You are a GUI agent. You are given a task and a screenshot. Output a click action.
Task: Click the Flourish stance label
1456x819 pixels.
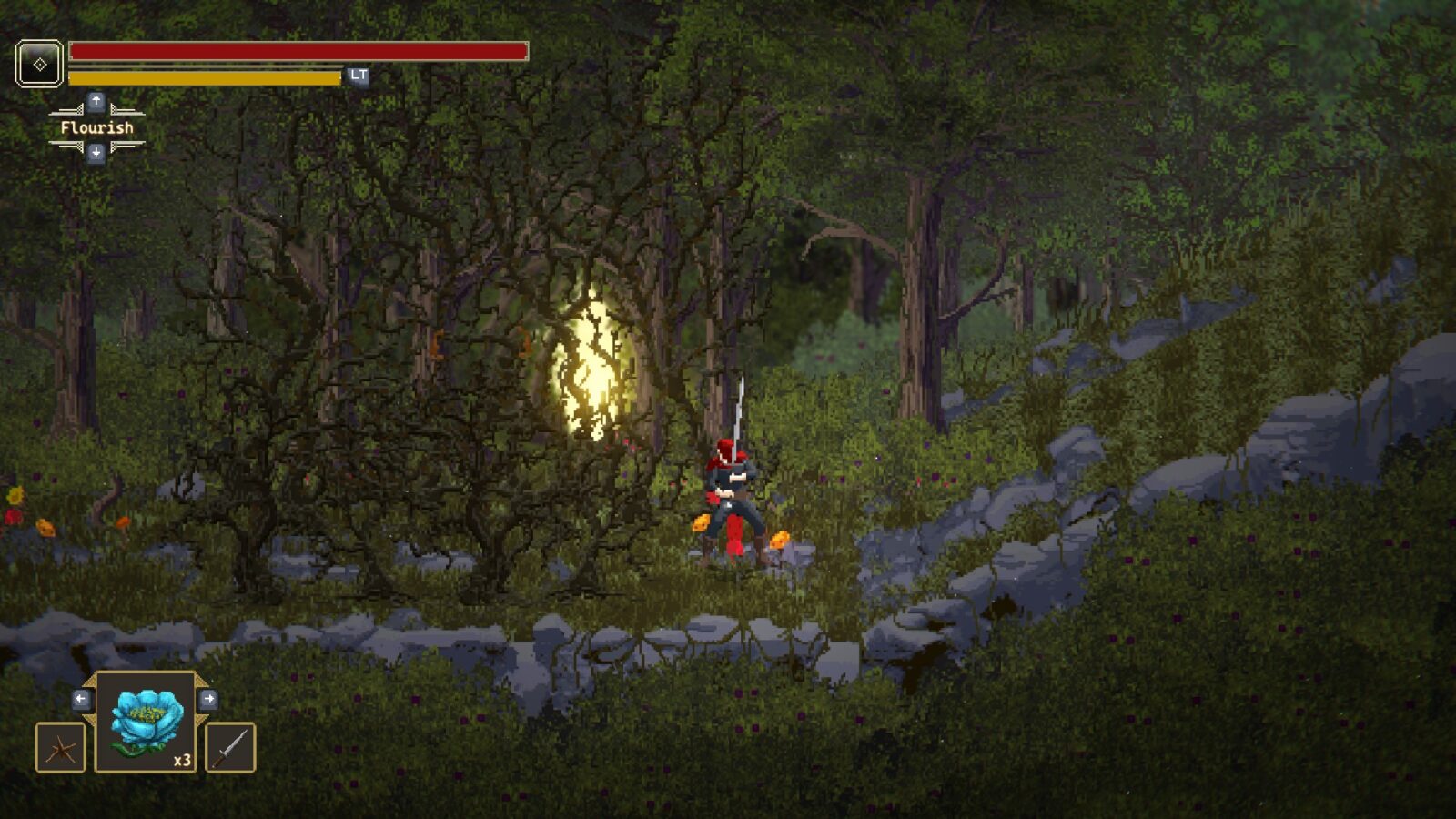96,127
